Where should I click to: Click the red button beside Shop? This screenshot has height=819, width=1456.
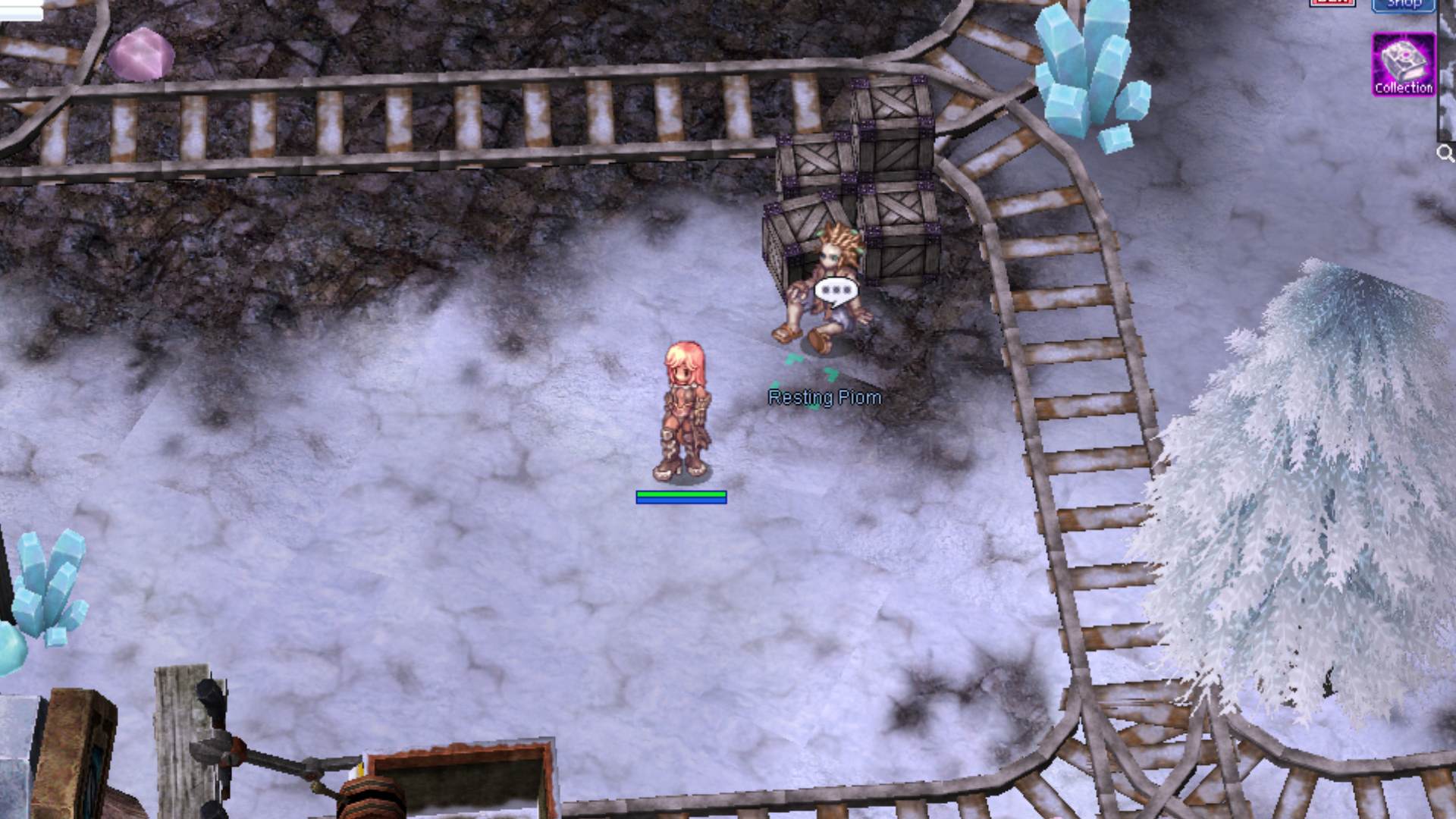(x=1332, y=3)
